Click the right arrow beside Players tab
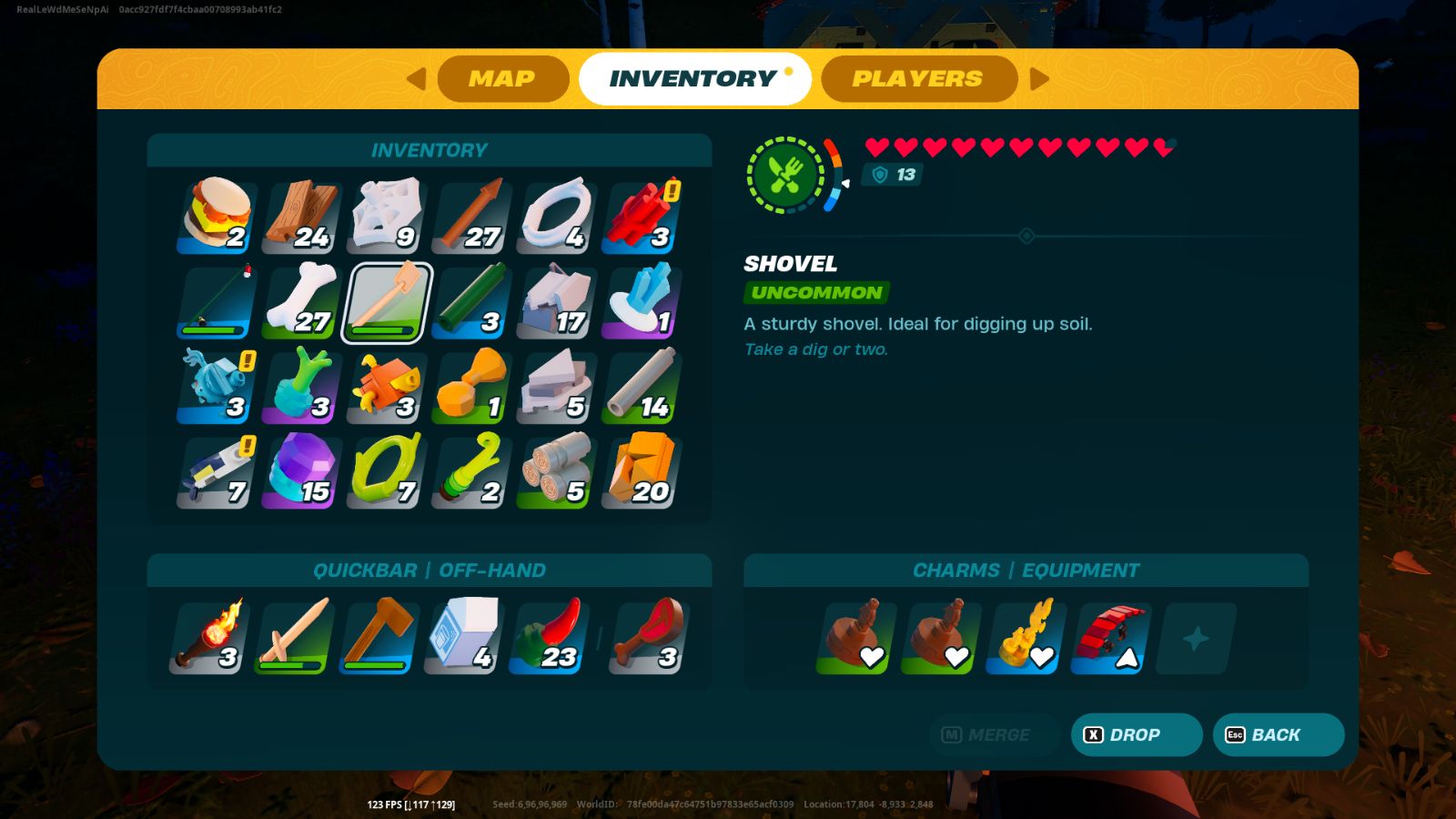Screen dimensions: 1456x819 coord(1039,79)
